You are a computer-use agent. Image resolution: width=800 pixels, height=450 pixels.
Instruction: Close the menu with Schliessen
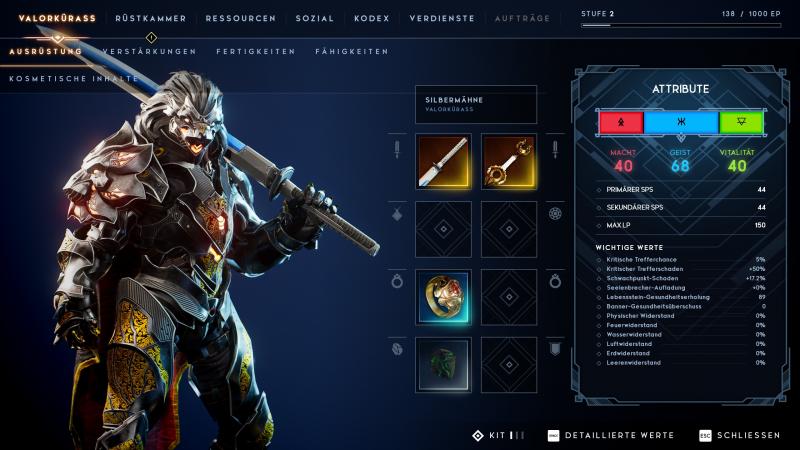pyautogui.click(x=738, y=436)
